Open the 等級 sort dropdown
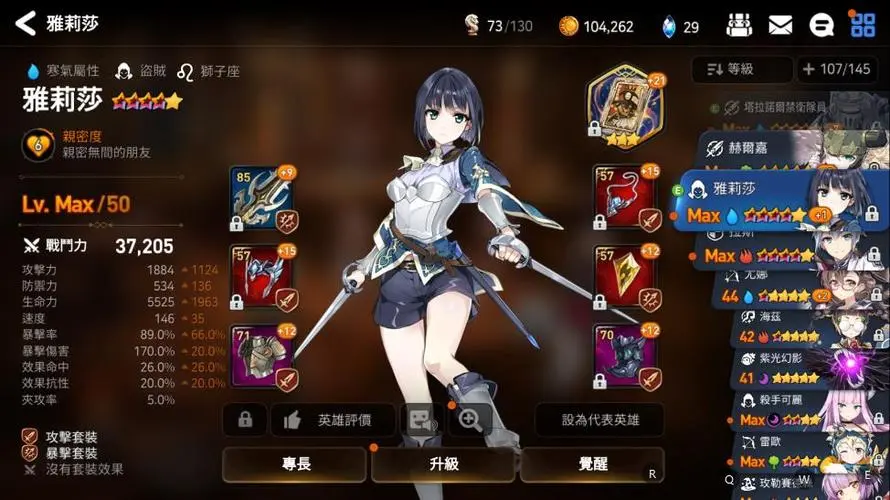Viewport: 890px width, 500px height. tap(741, 69)
